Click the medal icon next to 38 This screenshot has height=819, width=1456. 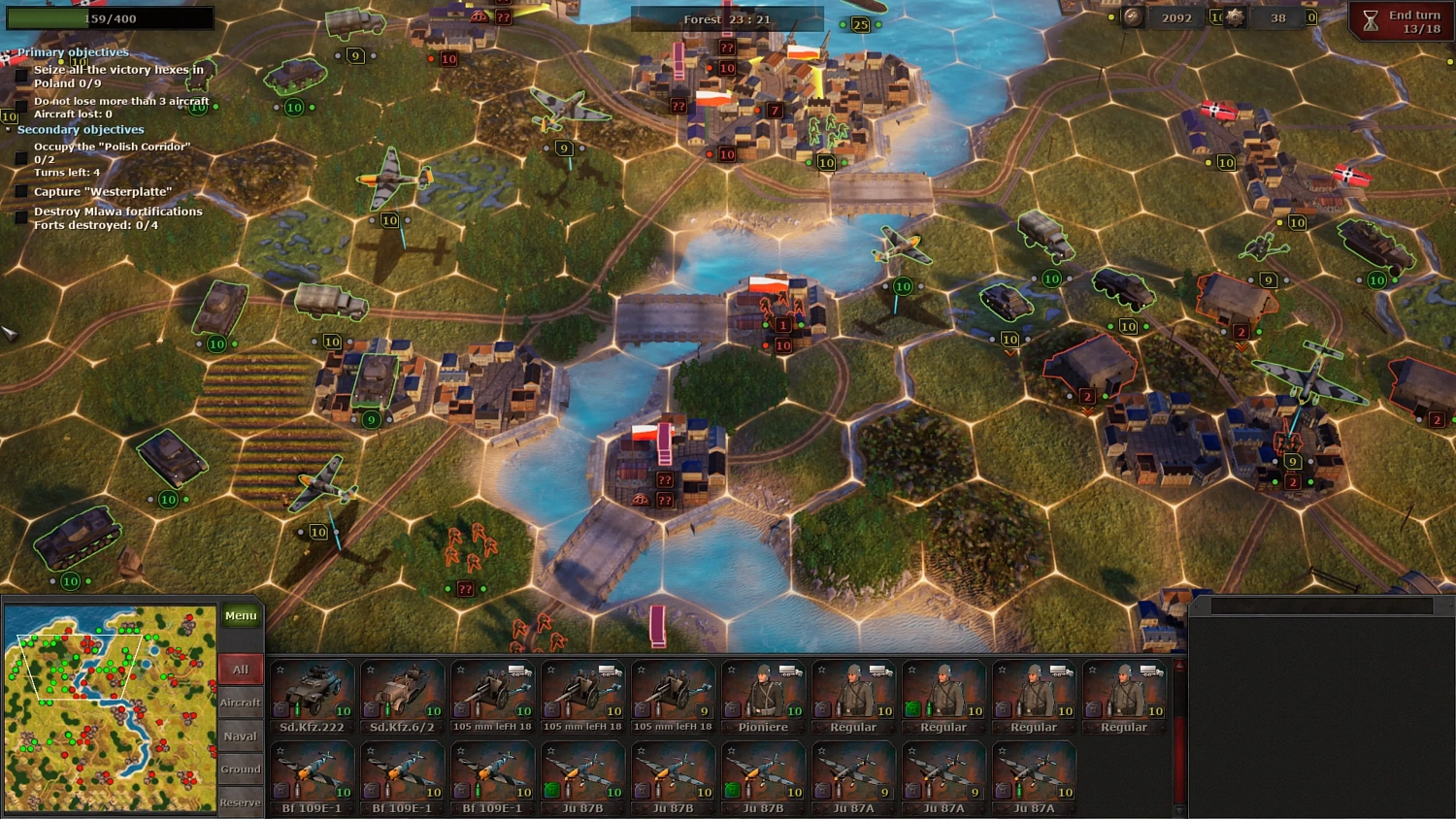click(1235, 16)
